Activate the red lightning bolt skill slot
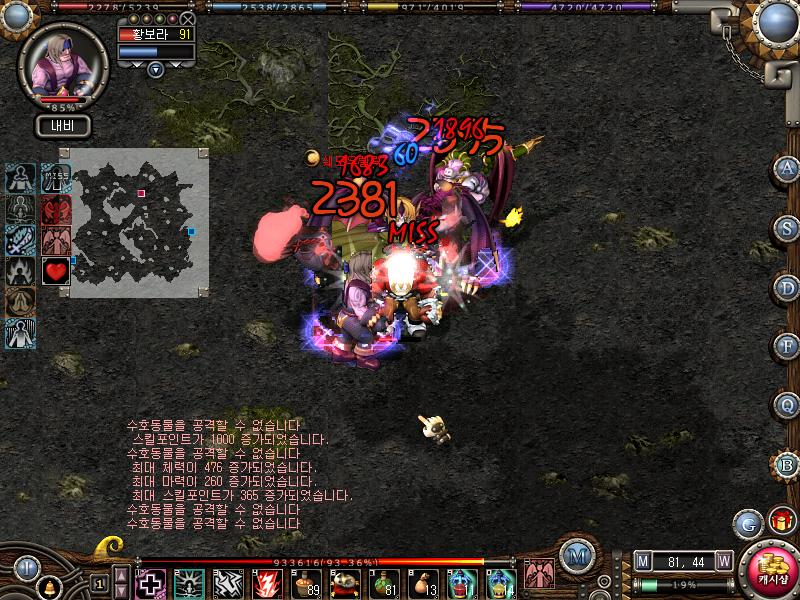 click(x=267, y=583)
